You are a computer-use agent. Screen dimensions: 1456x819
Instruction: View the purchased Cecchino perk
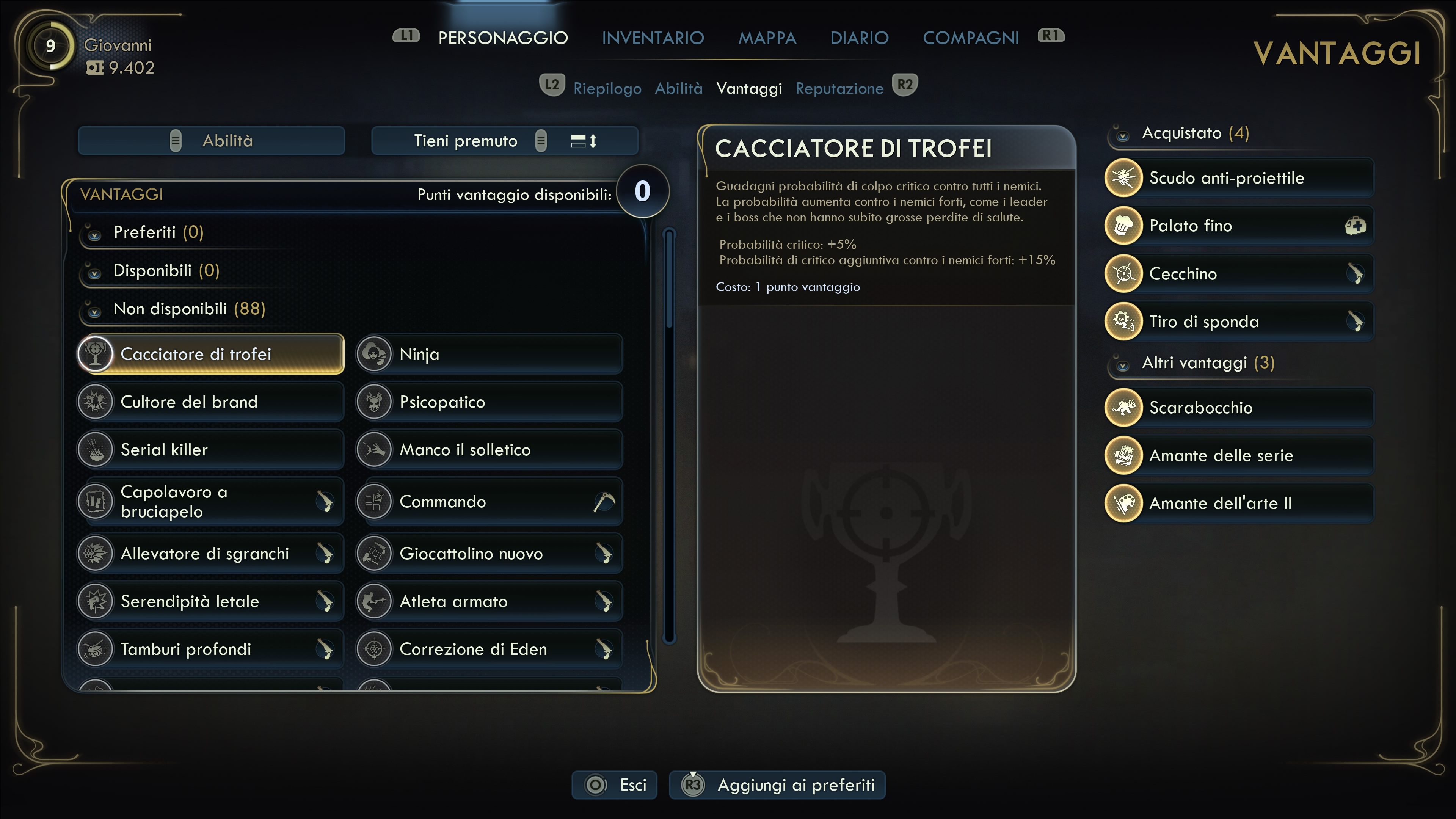(x=1239, y=274)
